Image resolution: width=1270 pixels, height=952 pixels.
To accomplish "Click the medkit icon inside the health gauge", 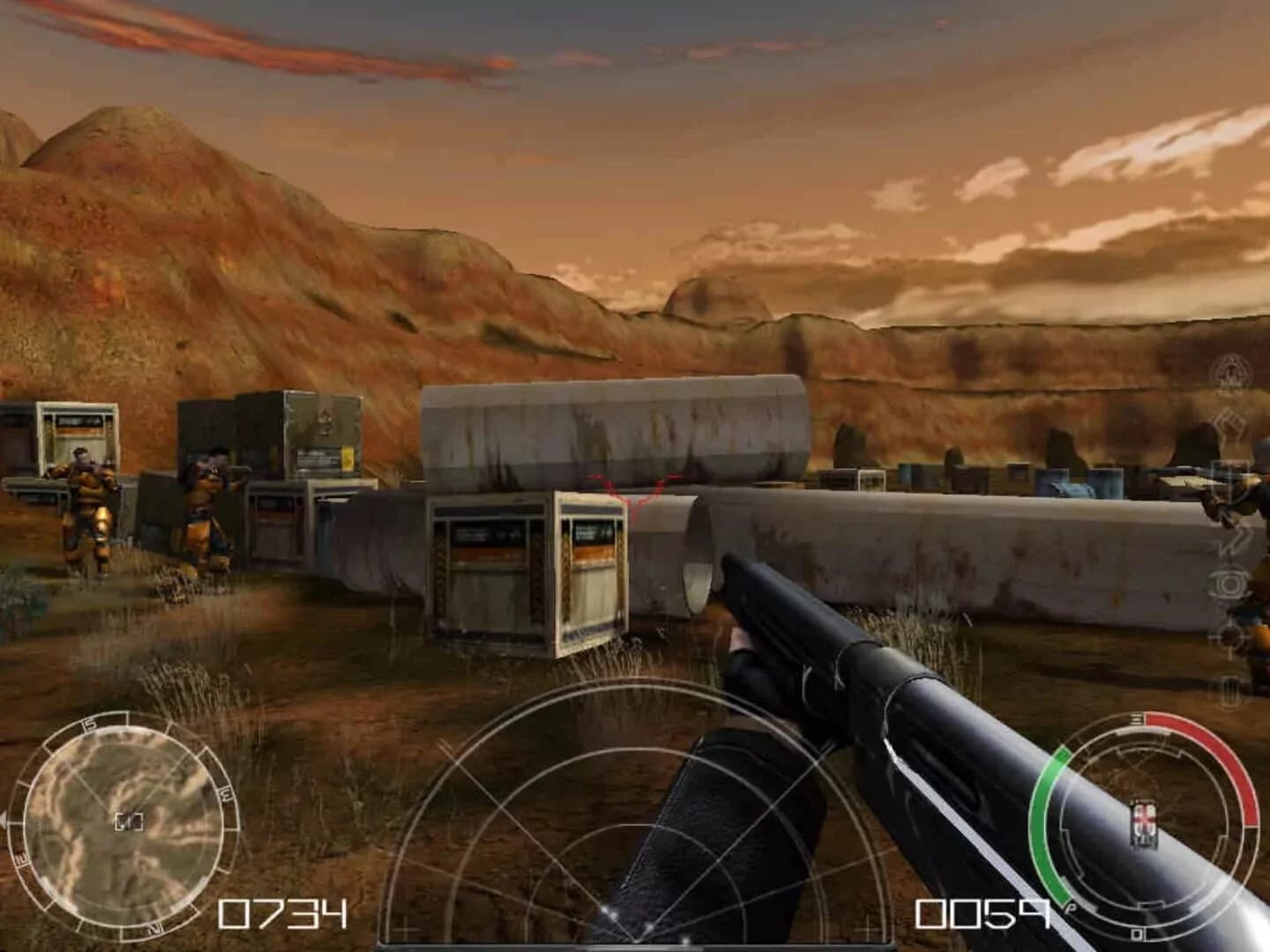I will 1143,820.
